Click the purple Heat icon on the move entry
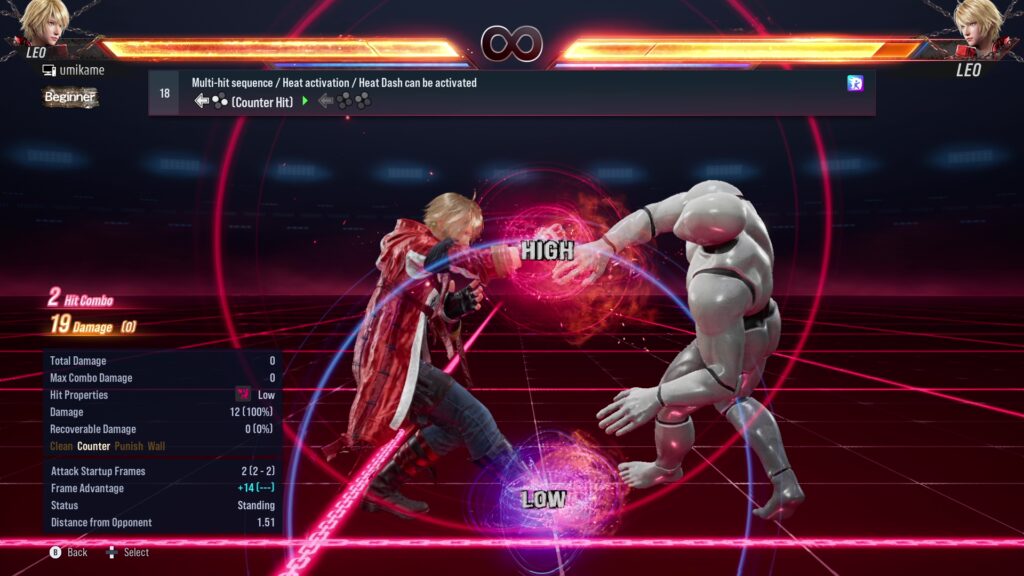The width and height of the screenshot is (1024, 576). click(x=855, y=83)
